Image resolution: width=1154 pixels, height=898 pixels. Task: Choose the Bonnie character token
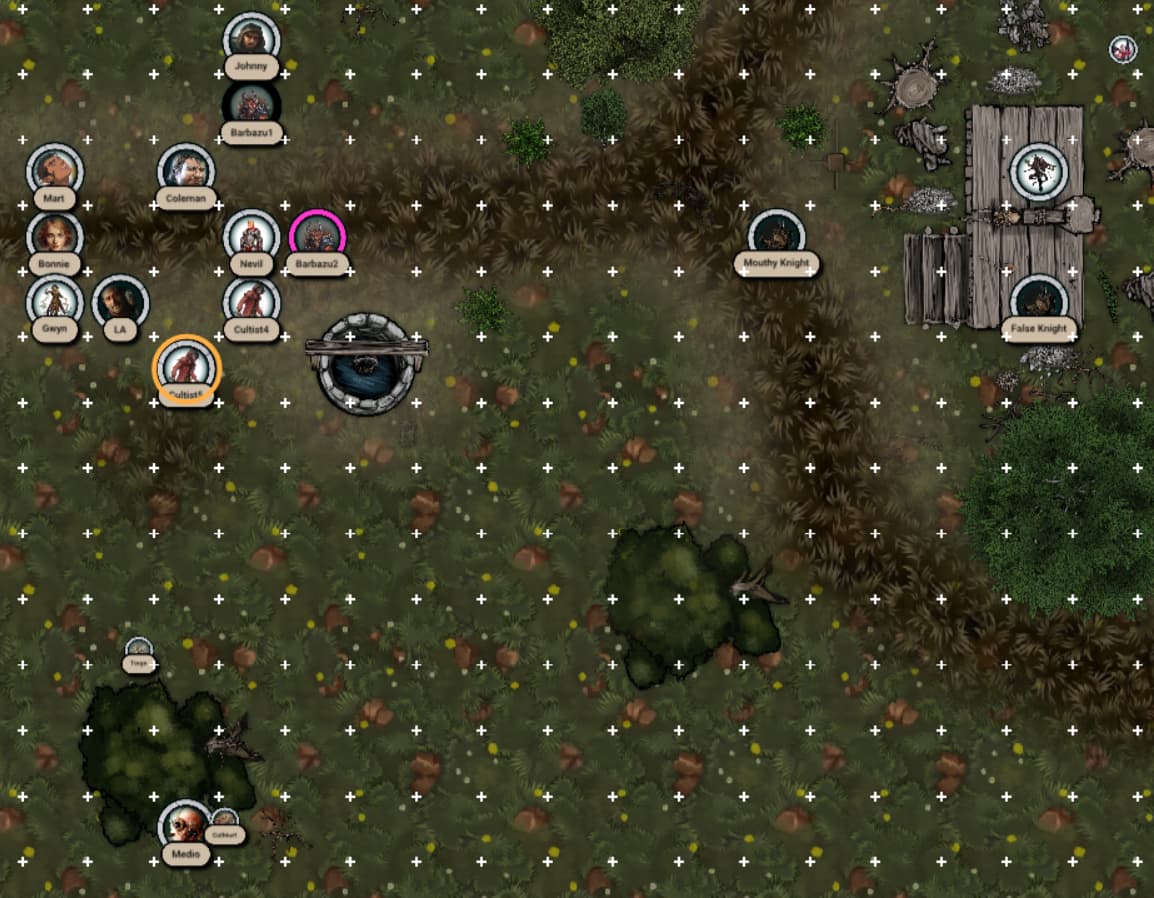[54, 236]
